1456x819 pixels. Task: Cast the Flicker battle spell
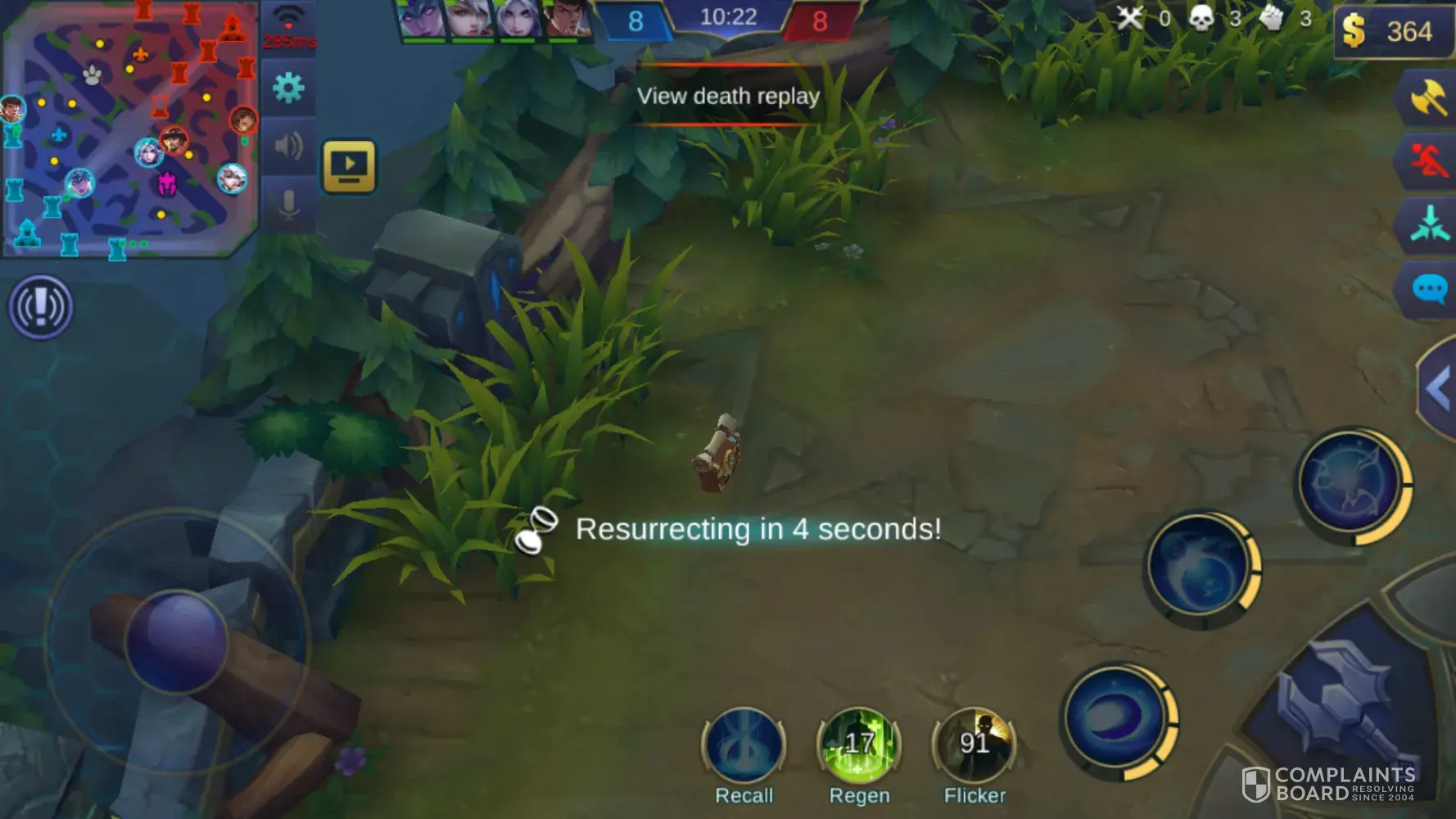[974, 745]
